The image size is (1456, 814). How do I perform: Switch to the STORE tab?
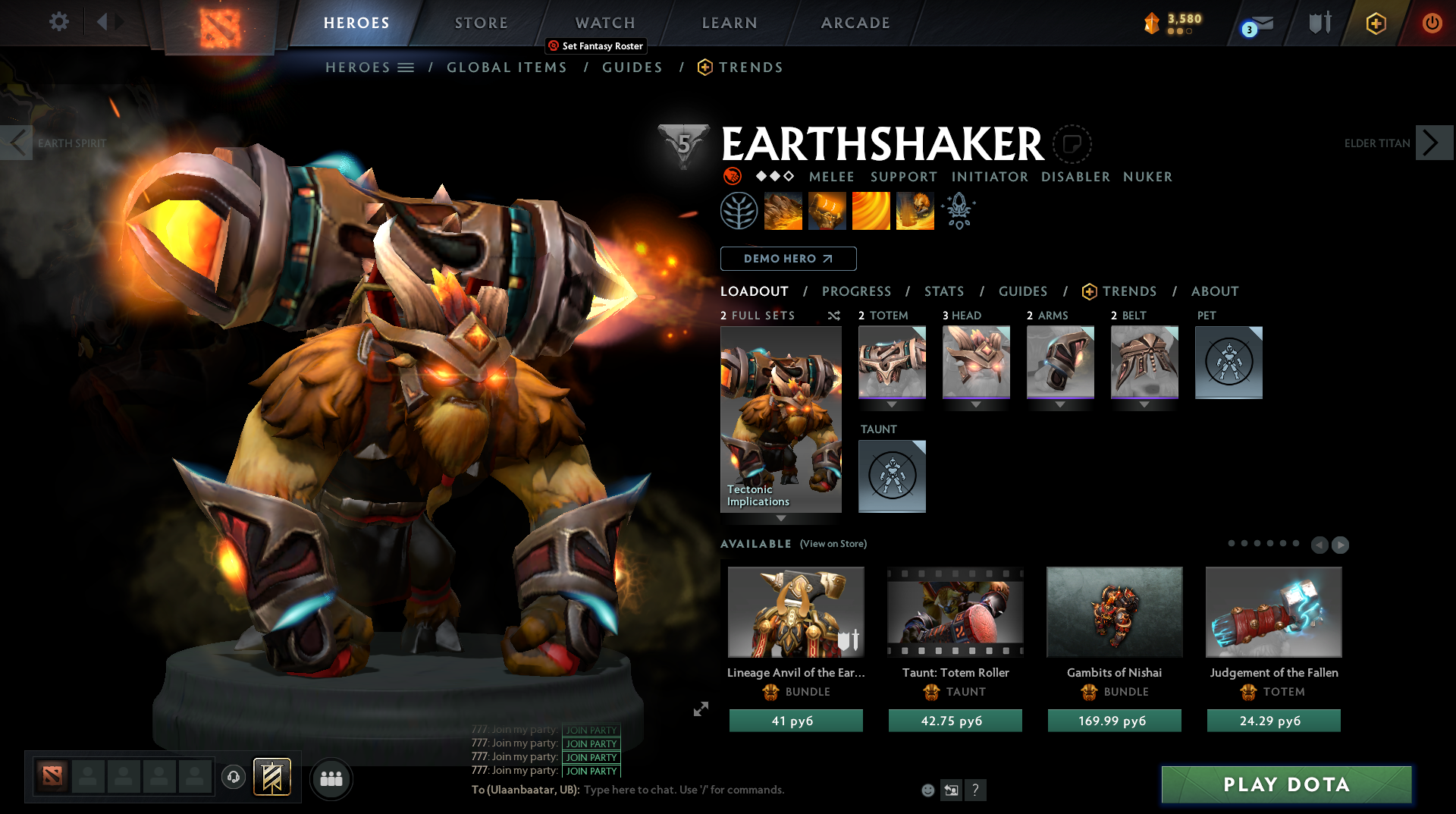coord(481,23)
